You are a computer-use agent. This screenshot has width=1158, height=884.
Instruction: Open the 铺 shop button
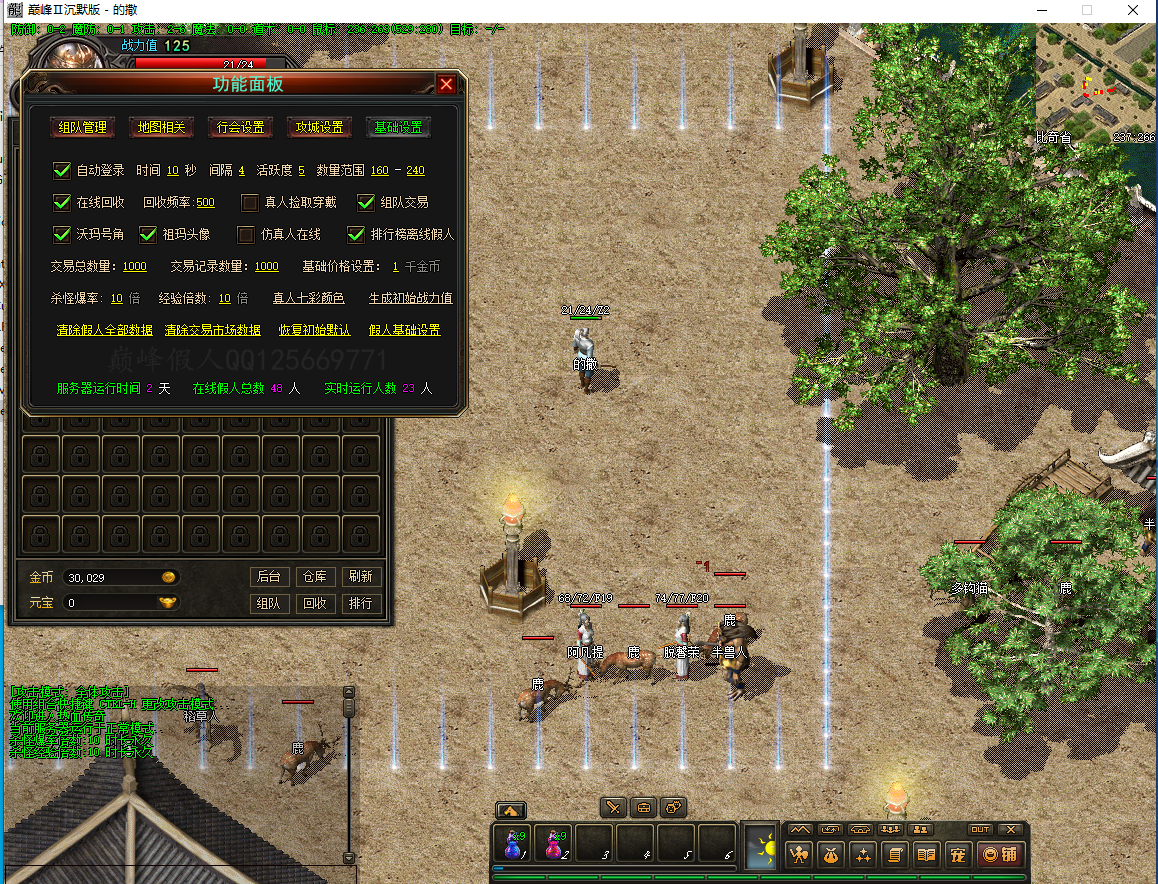tap(999, 854)
